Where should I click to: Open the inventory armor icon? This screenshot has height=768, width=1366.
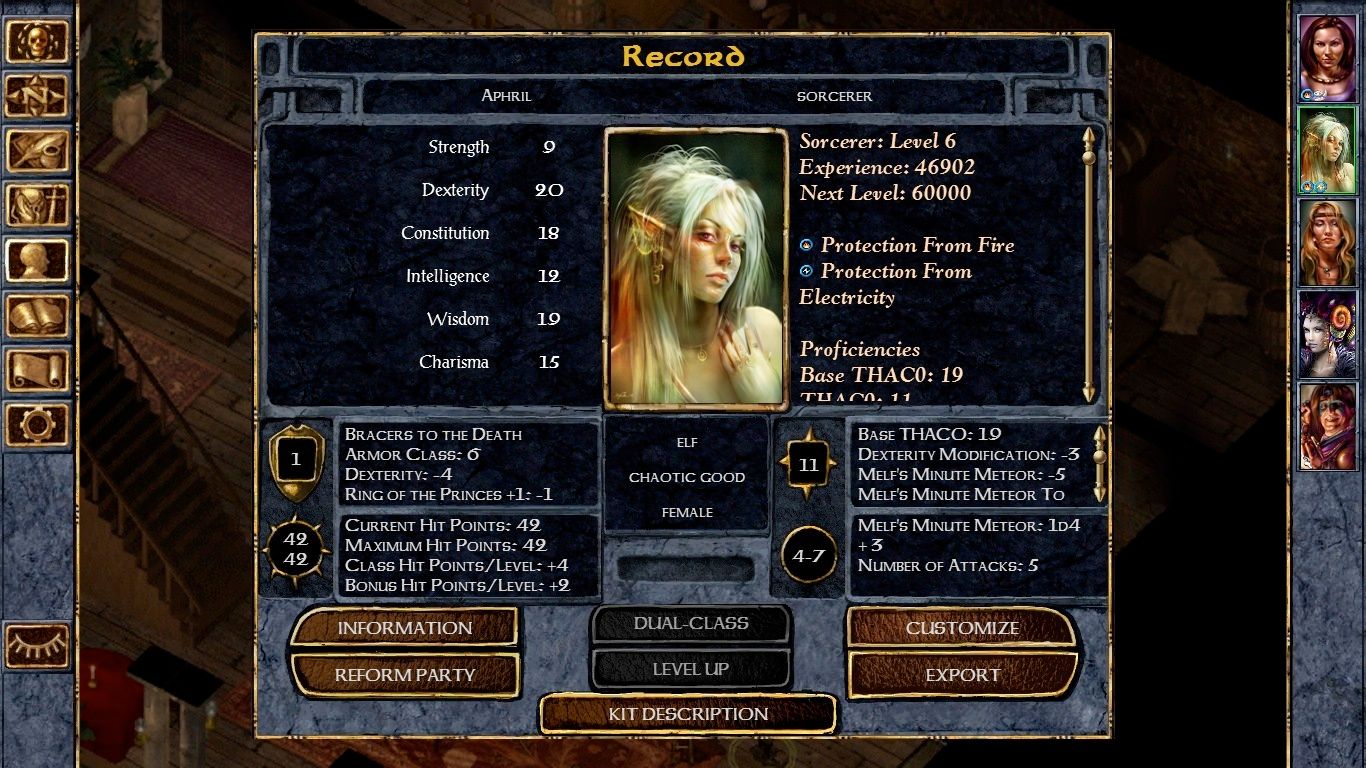point(37,206)
